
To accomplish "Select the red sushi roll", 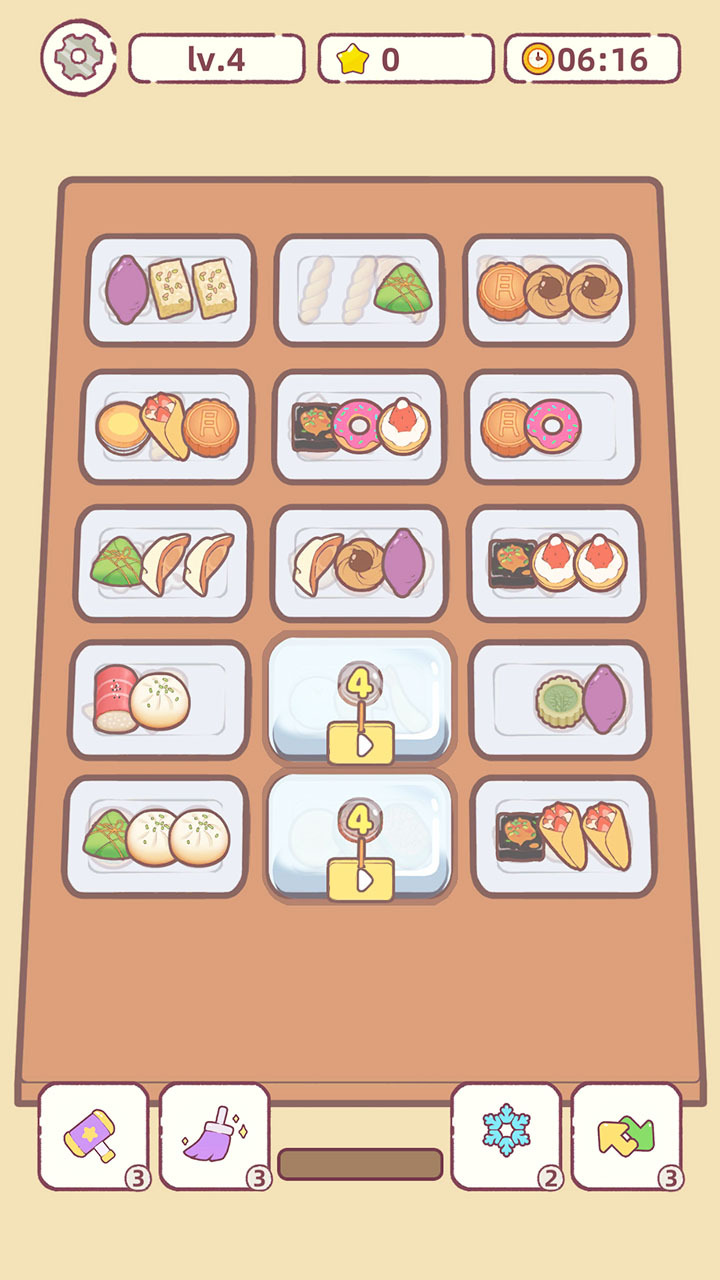I will click(x=112, y=696).
